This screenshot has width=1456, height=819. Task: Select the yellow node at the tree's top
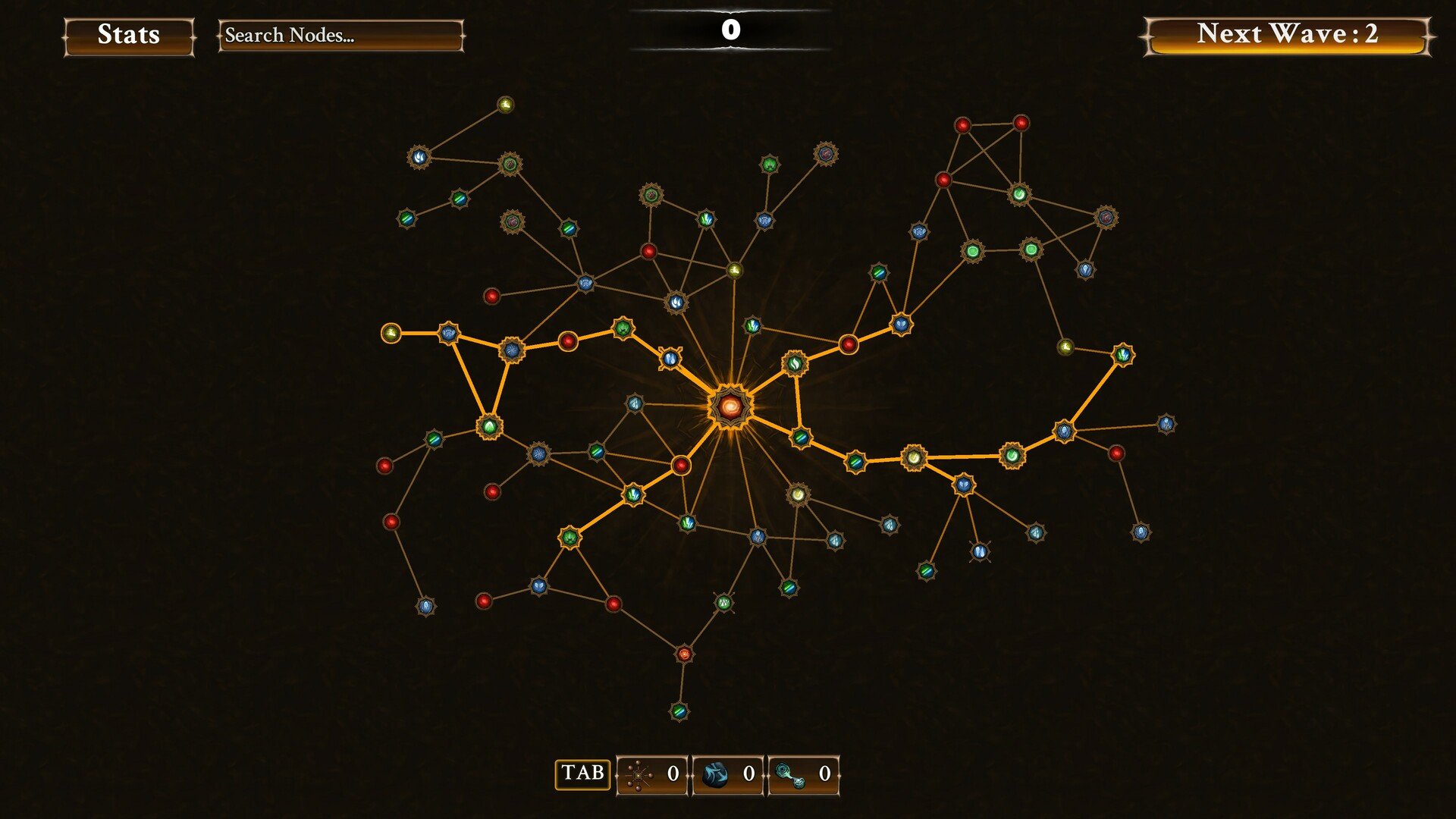pyautogui.click(x=504, y=104)
